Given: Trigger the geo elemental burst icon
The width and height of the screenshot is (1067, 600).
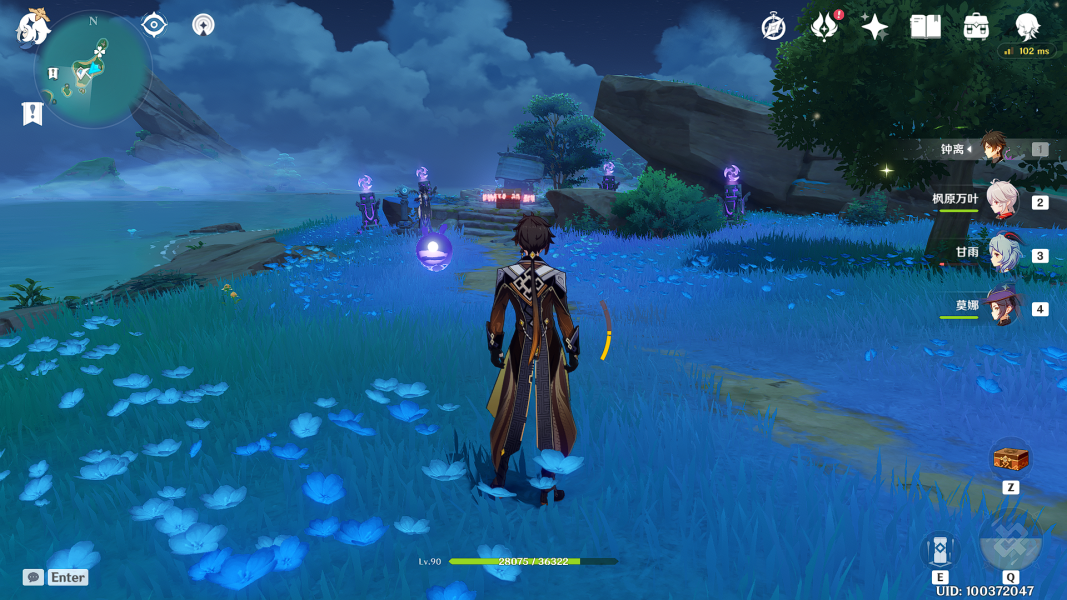Looking at the screenshot, I should (x=1010, y=541).
